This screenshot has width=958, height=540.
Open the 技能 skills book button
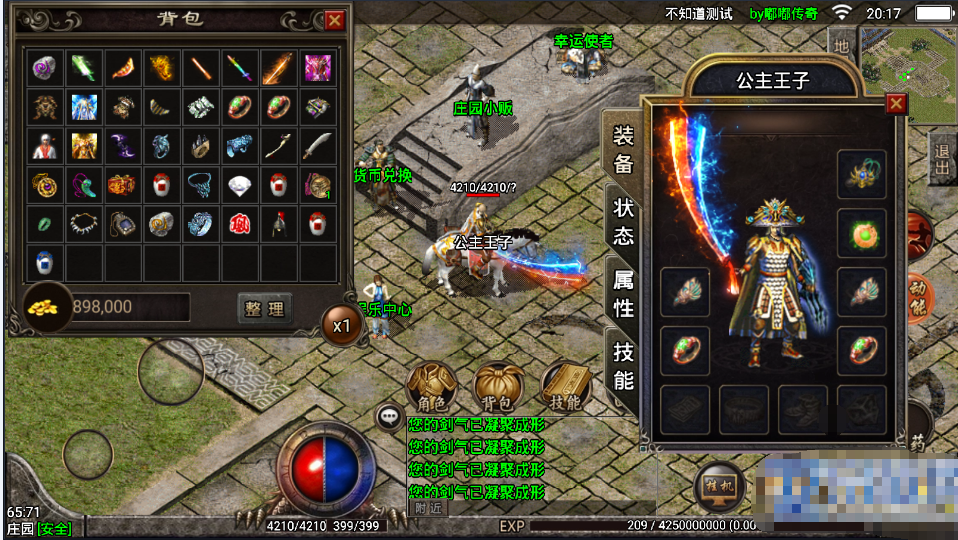565,387
